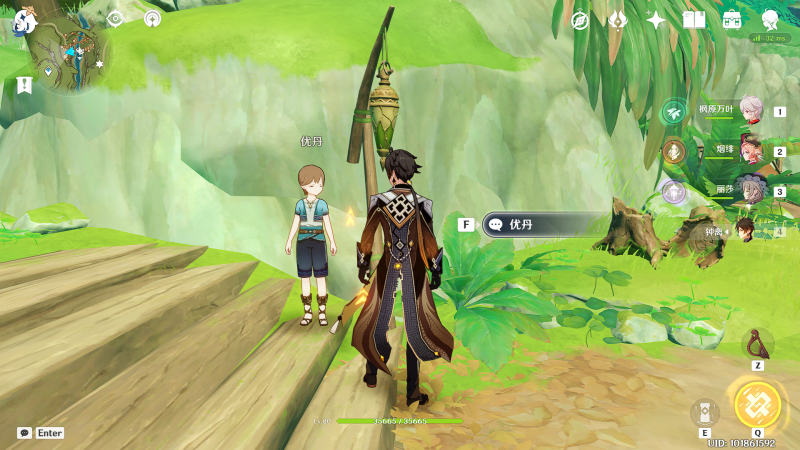Open the Paimon menu
Viewport: 800px width, 450px height.
tap(24, 21)
